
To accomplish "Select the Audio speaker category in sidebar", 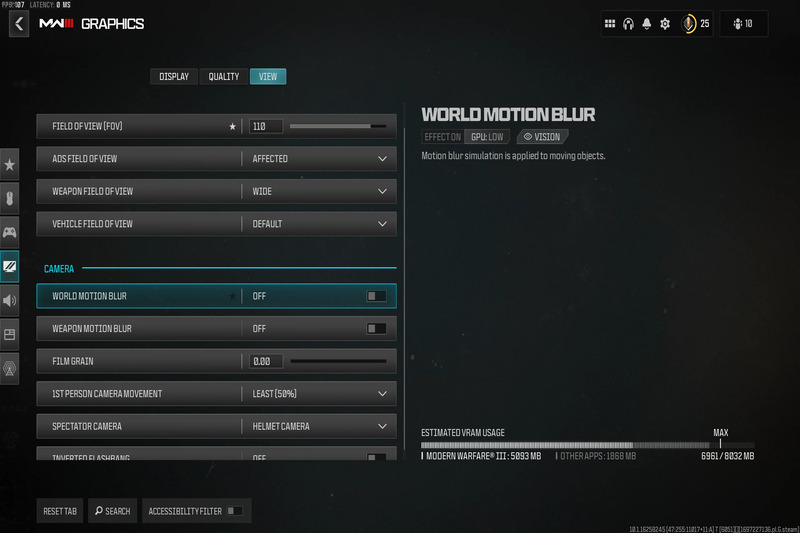I will click(9, 300).
